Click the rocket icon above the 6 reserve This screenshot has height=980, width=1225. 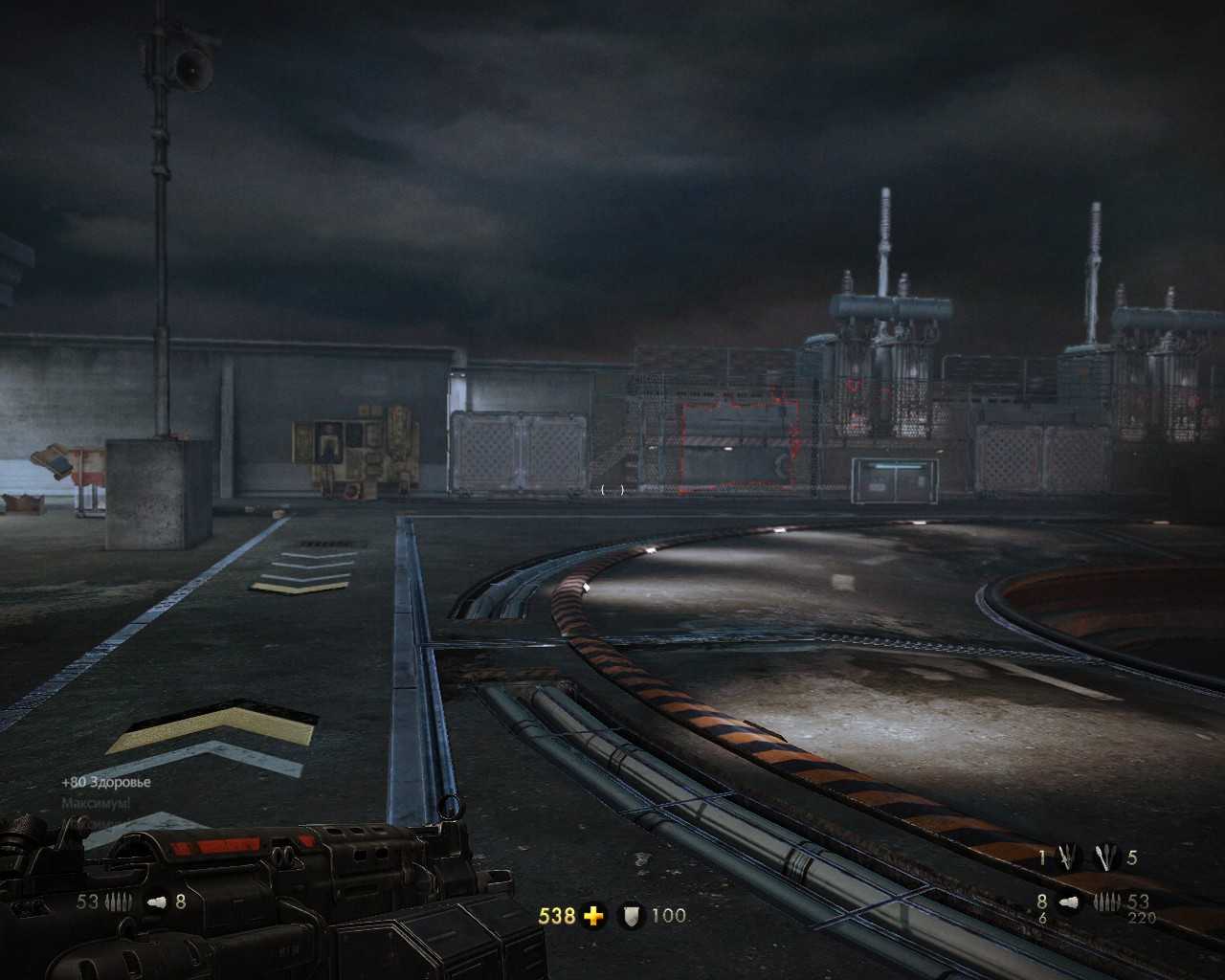pos(1068,902)
